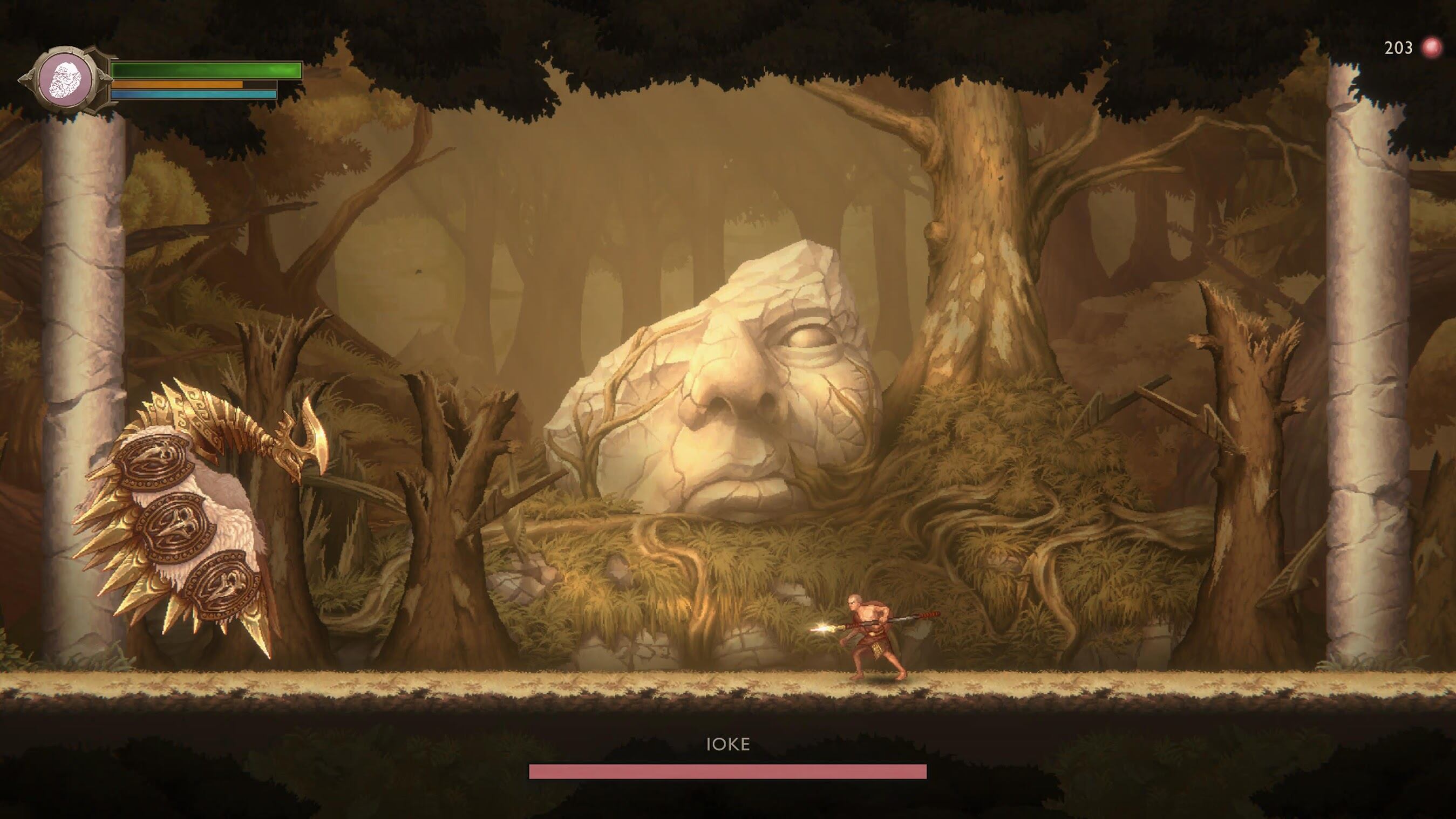
Task: Select the red orb currency icon
Action: tap(1432, 48)
